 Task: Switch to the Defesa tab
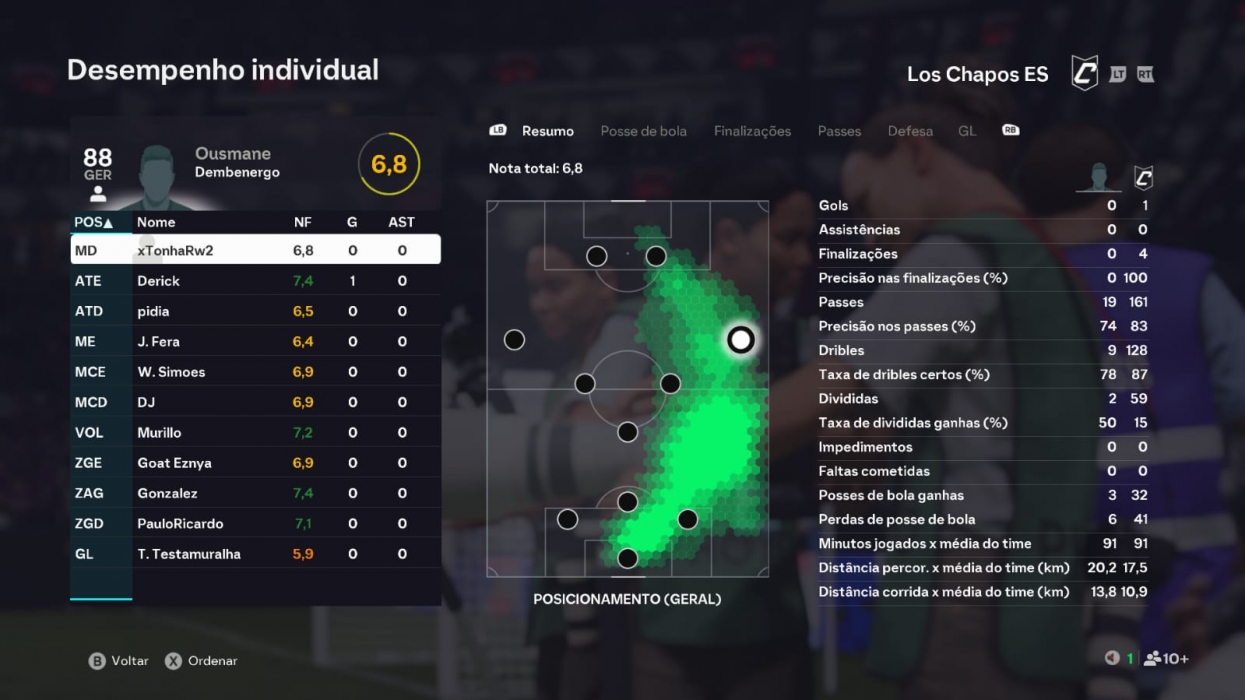[910, 131]
